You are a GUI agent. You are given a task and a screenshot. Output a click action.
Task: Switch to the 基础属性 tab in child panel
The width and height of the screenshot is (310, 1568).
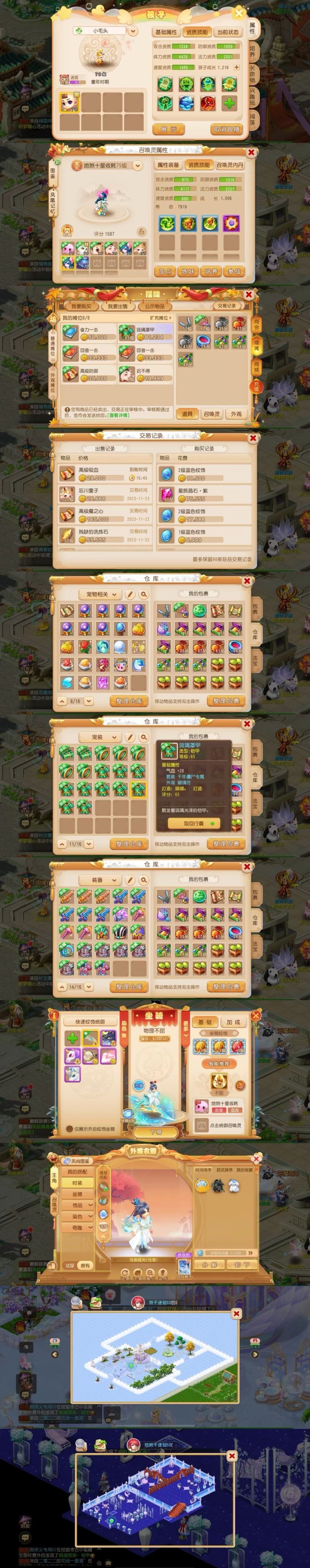coord(166,32)
